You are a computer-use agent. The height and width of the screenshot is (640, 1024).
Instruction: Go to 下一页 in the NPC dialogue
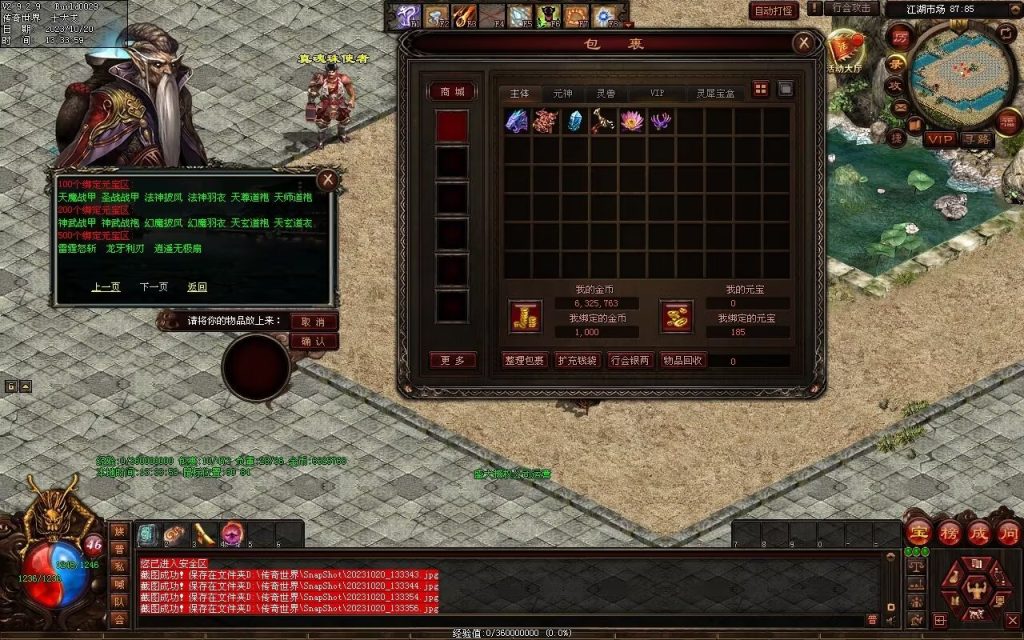153,287
